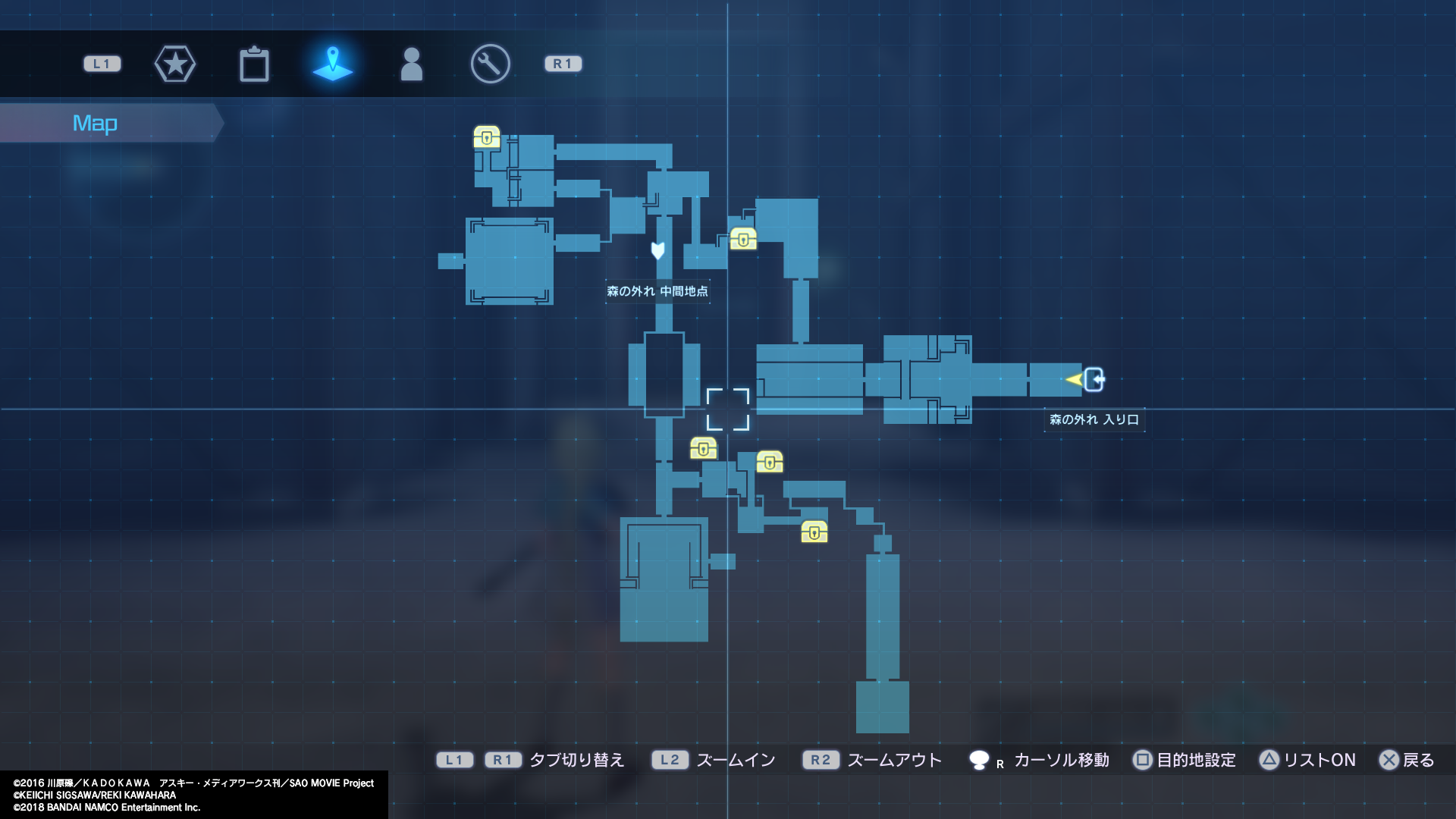The image size is (1456, 819).
Task: Click the treasure chest above 森の外れ 中間地点 label
Action: pos(744,240)
